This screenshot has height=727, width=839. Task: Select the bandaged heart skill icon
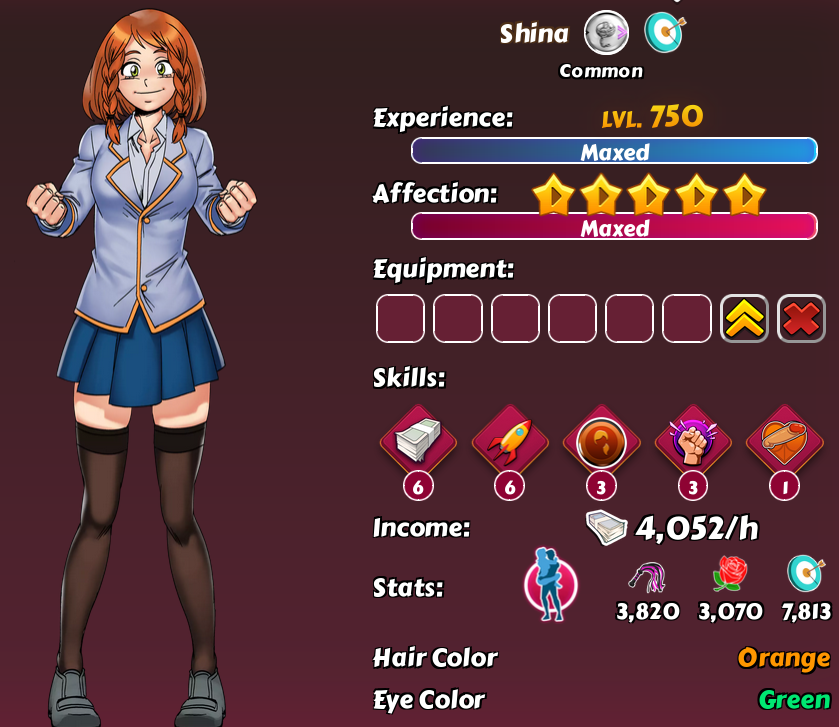pyautogui.click(x=784, y=442)
